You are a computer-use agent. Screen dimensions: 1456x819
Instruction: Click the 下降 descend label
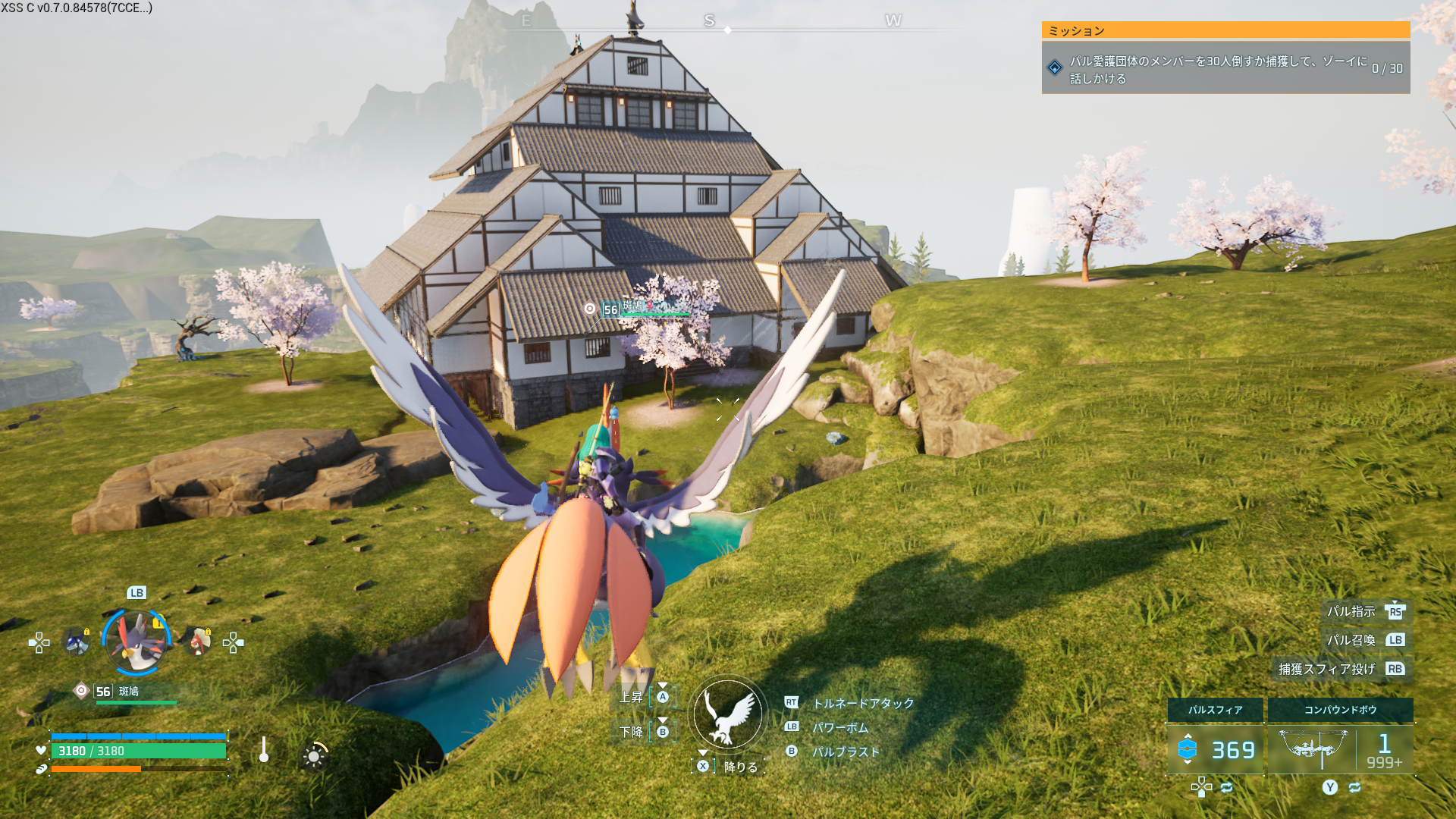[631, 732]
